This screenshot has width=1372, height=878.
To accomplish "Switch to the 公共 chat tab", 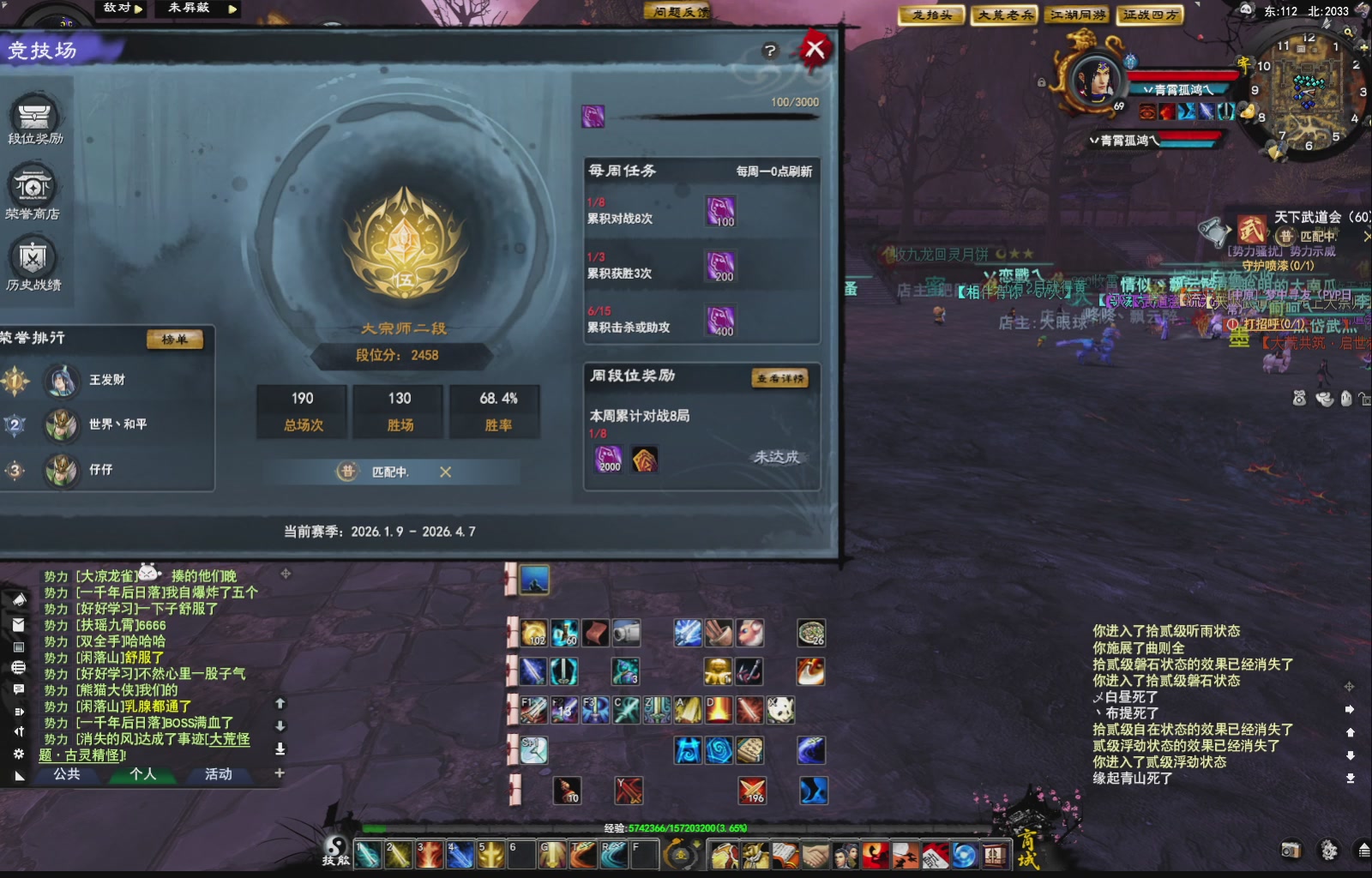I will 68,775.
